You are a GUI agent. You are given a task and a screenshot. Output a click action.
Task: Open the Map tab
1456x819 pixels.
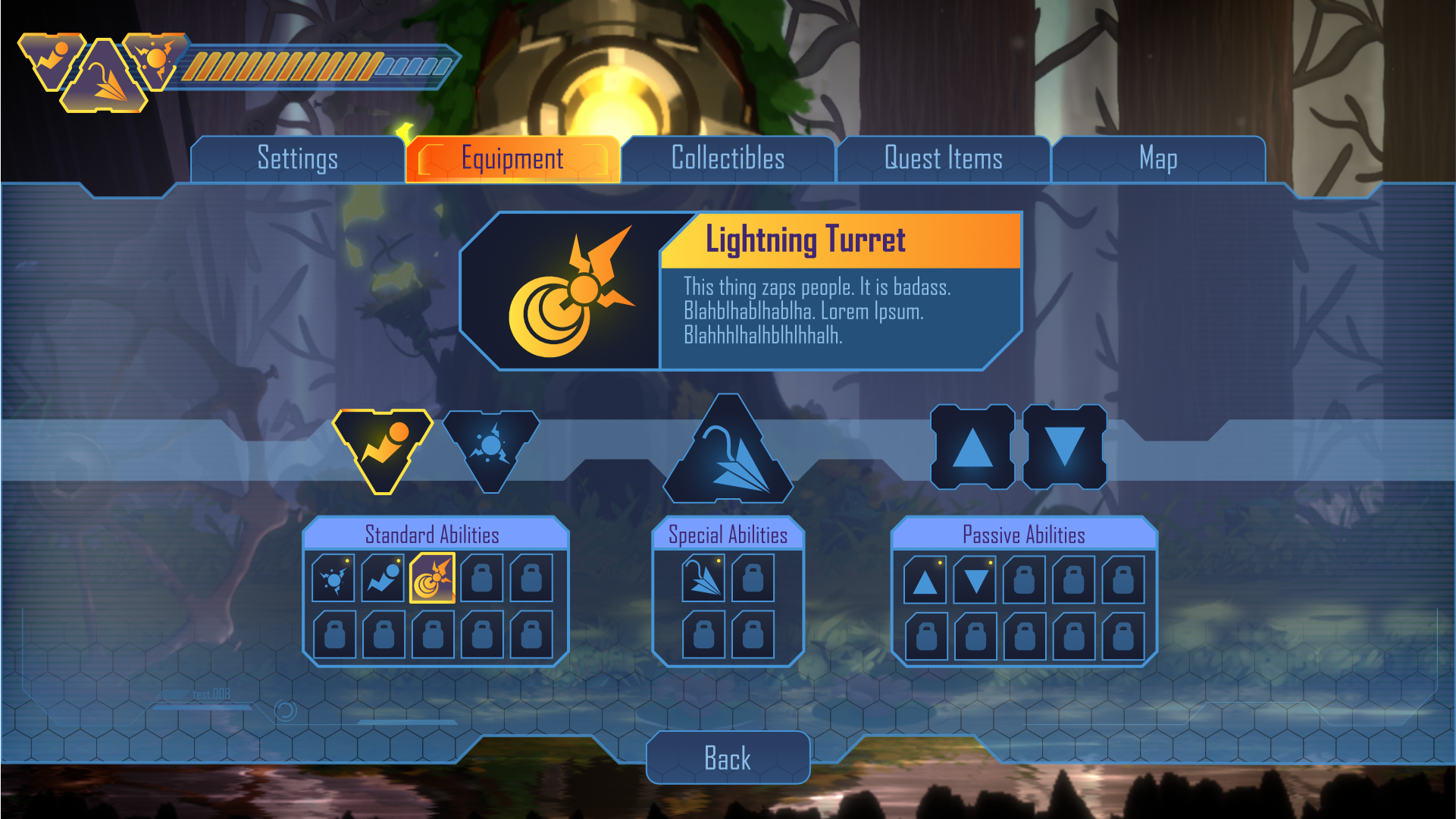pos(1157,159)
